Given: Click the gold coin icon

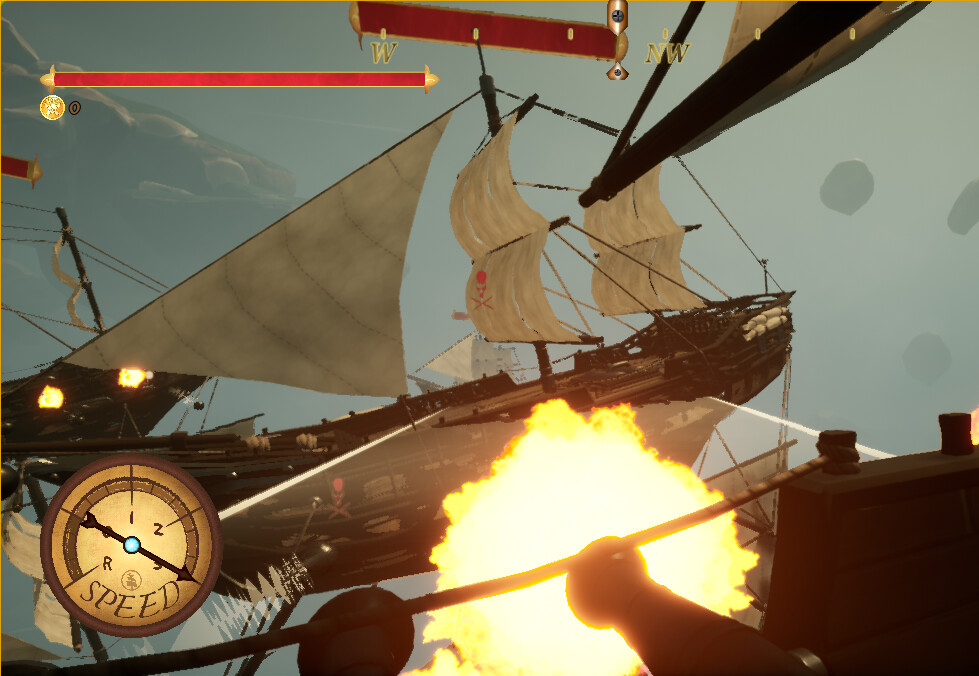Looking at the screenshot, I should point(52,107).
